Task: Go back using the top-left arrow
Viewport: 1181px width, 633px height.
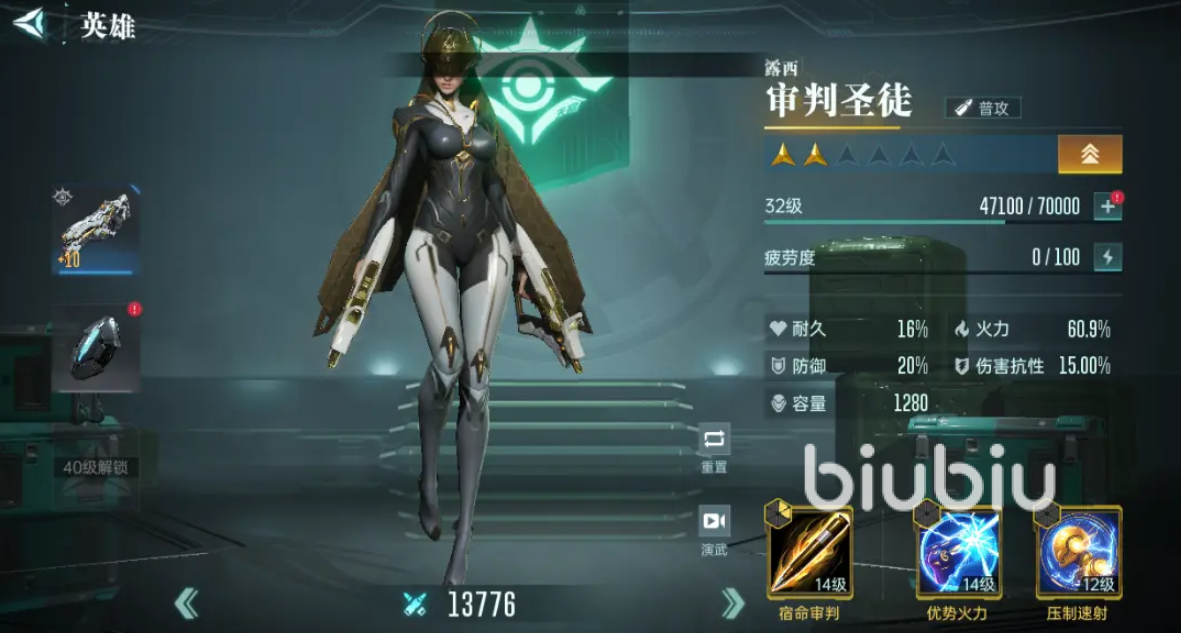Action: click(x=29, y=22)
